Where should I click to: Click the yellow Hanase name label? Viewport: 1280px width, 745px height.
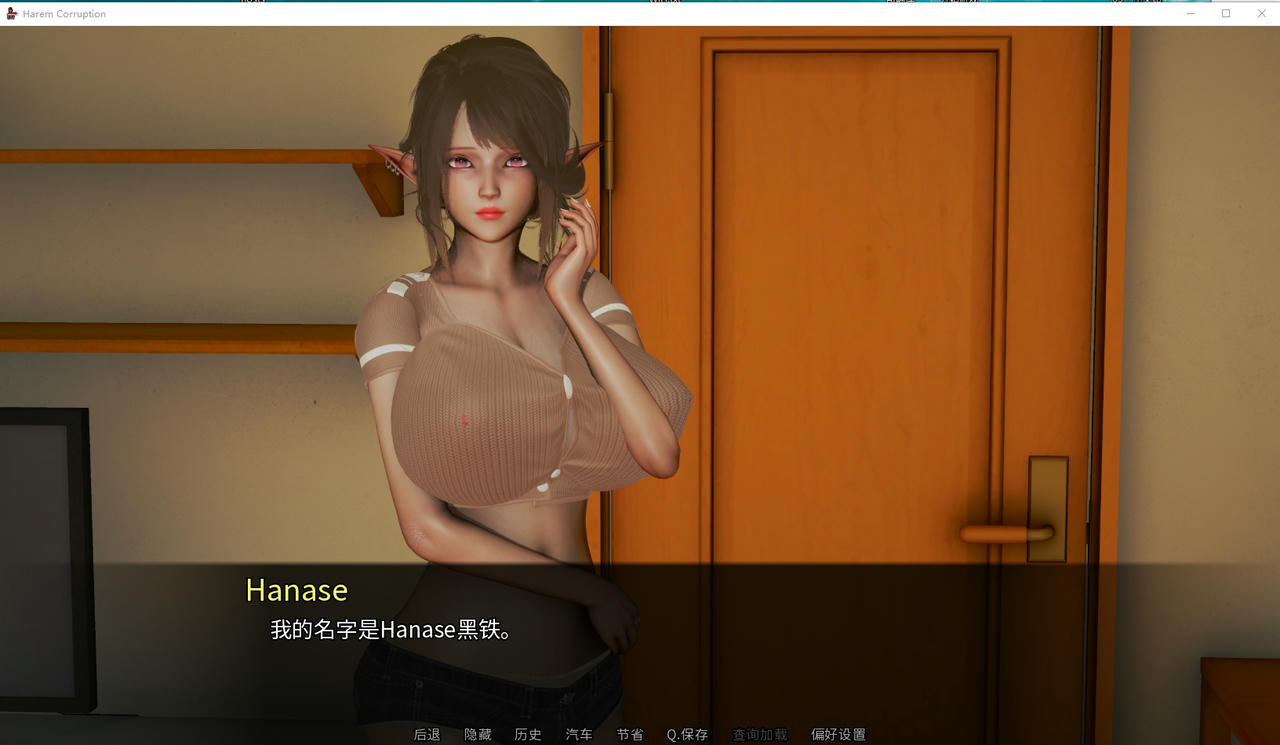(x=296, y=591)
